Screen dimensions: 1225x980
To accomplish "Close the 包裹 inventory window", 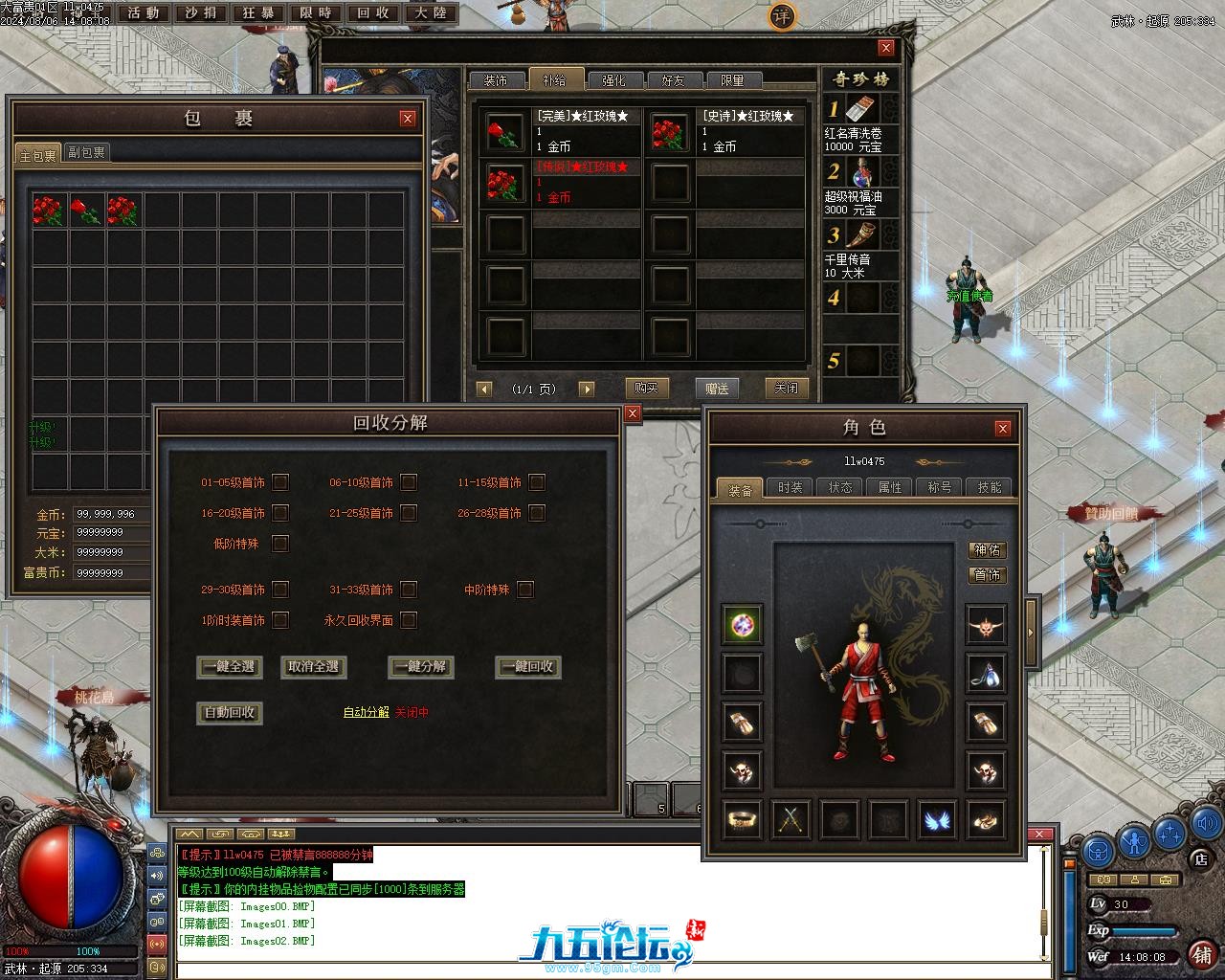I will tap(408, 119).
